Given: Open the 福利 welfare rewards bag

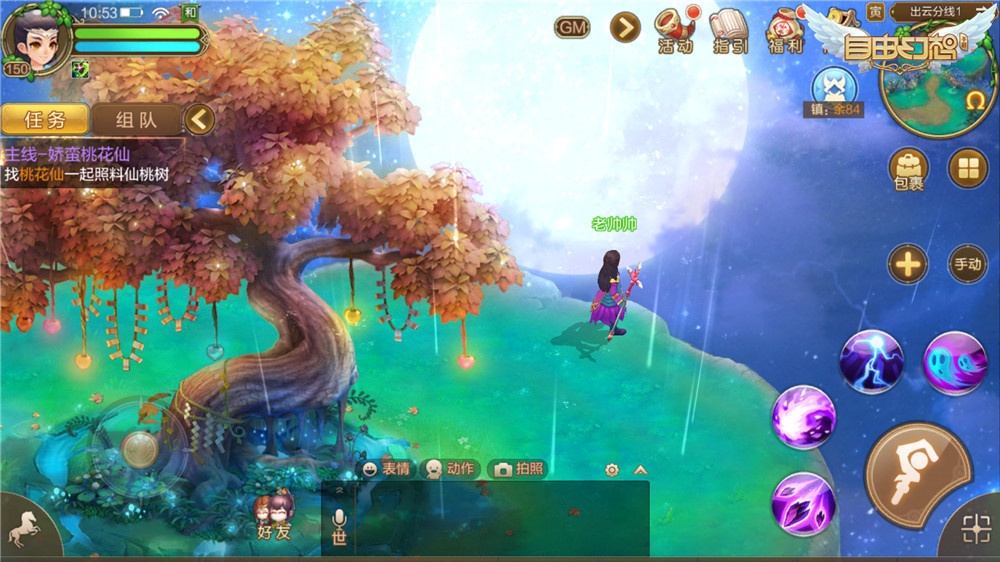Looking at the screenshot, I should tap(787, 30).
